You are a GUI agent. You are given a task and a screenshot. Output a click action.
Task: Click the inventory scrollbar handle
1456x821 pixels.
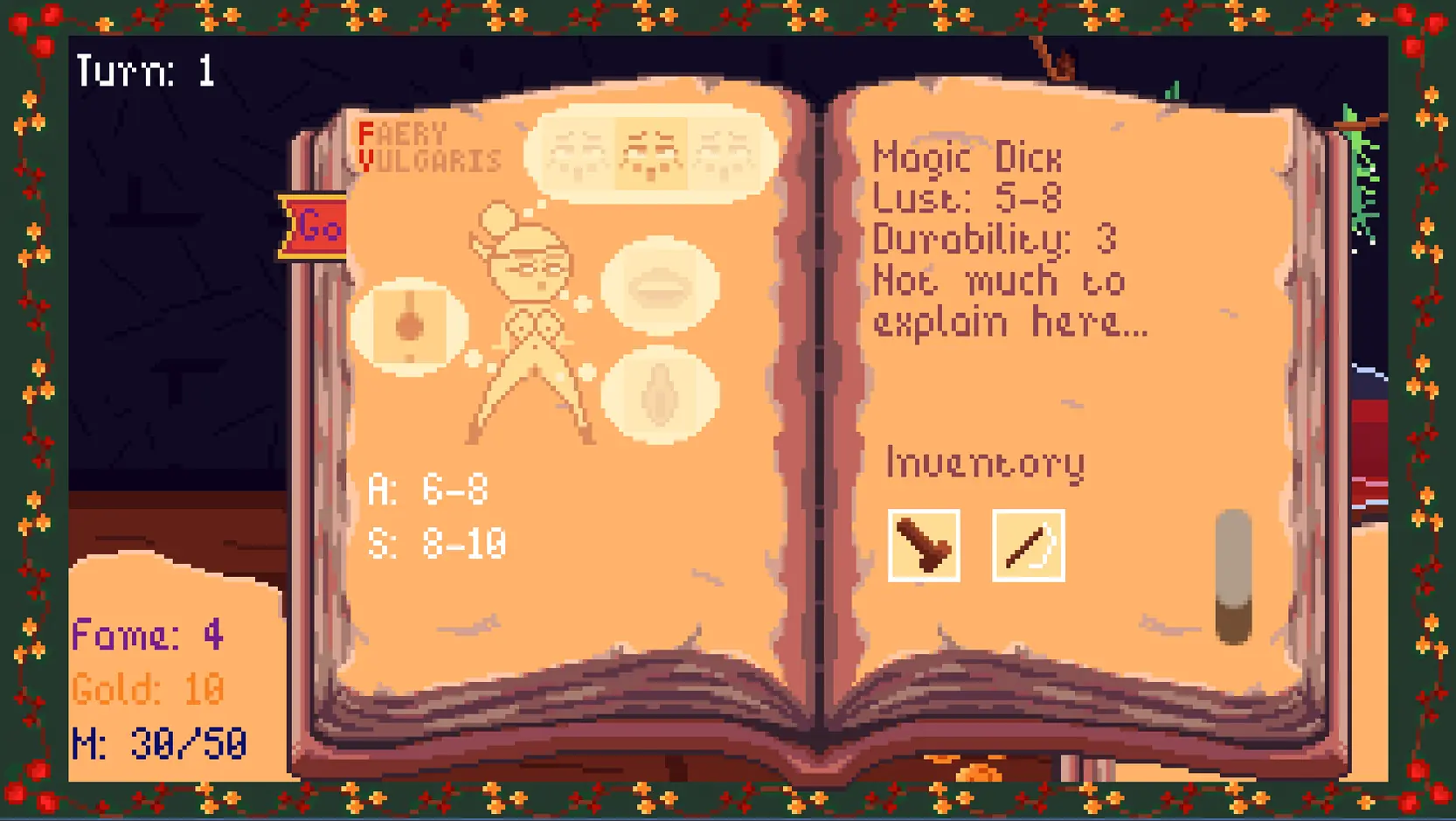pos(1233,577)
